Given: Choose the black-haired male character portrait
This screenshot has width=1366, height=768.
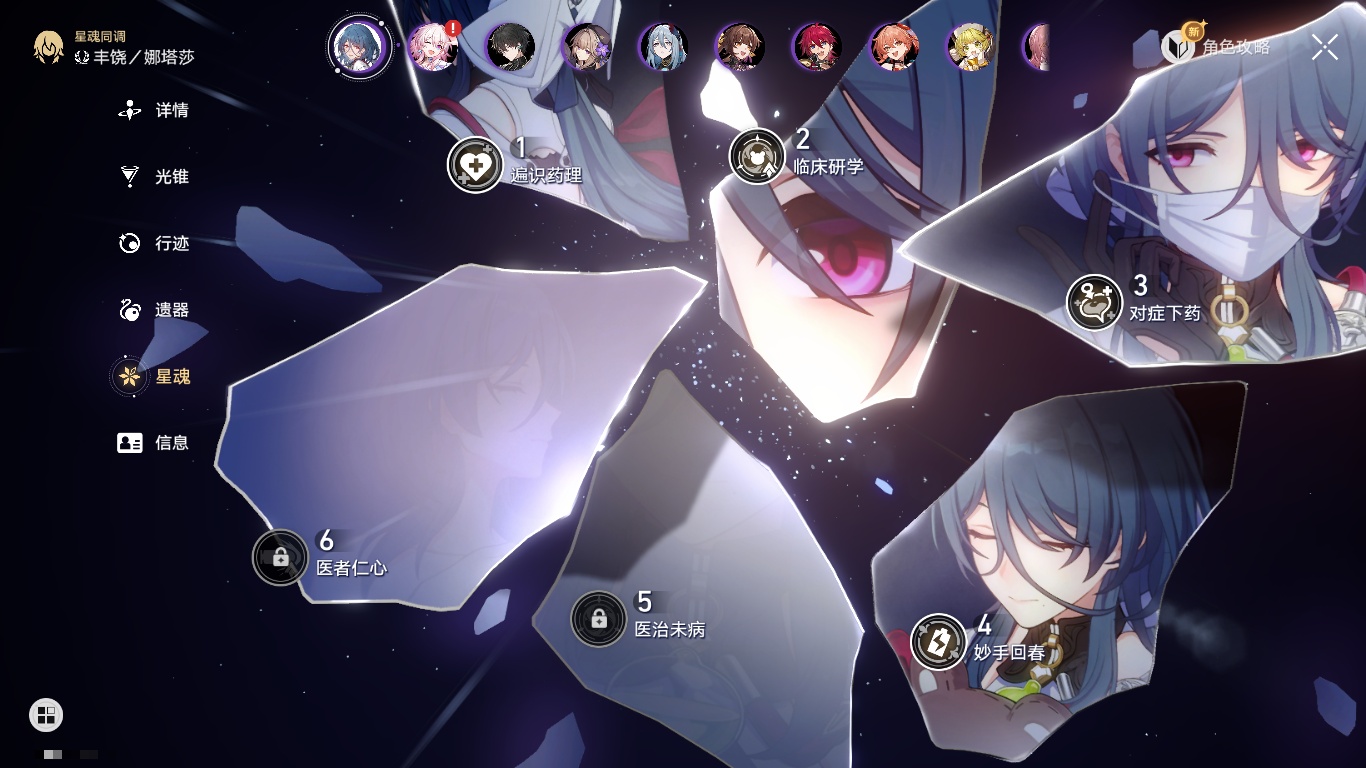Looking at the screenshot, I should tap(510, 47).
